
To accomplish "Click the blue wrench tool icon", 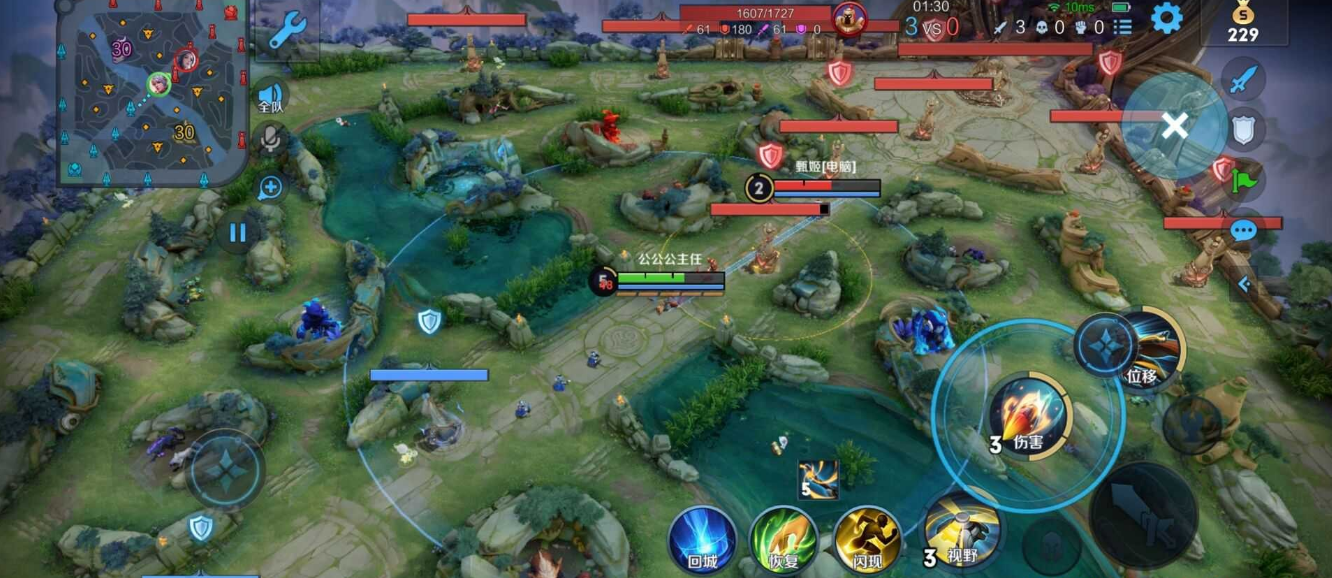I will coord(286,31).
